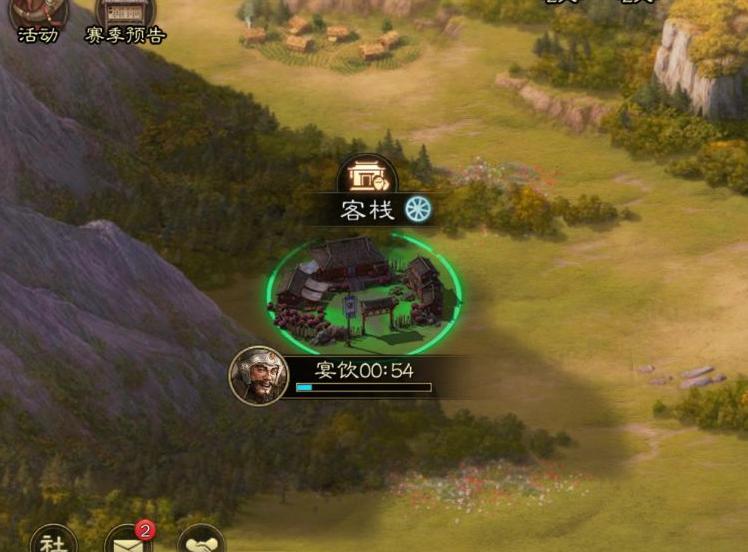Select the inn marked with green ring
Image resolution: width=748 pixels, height=552 pixels.
(365, 288)
